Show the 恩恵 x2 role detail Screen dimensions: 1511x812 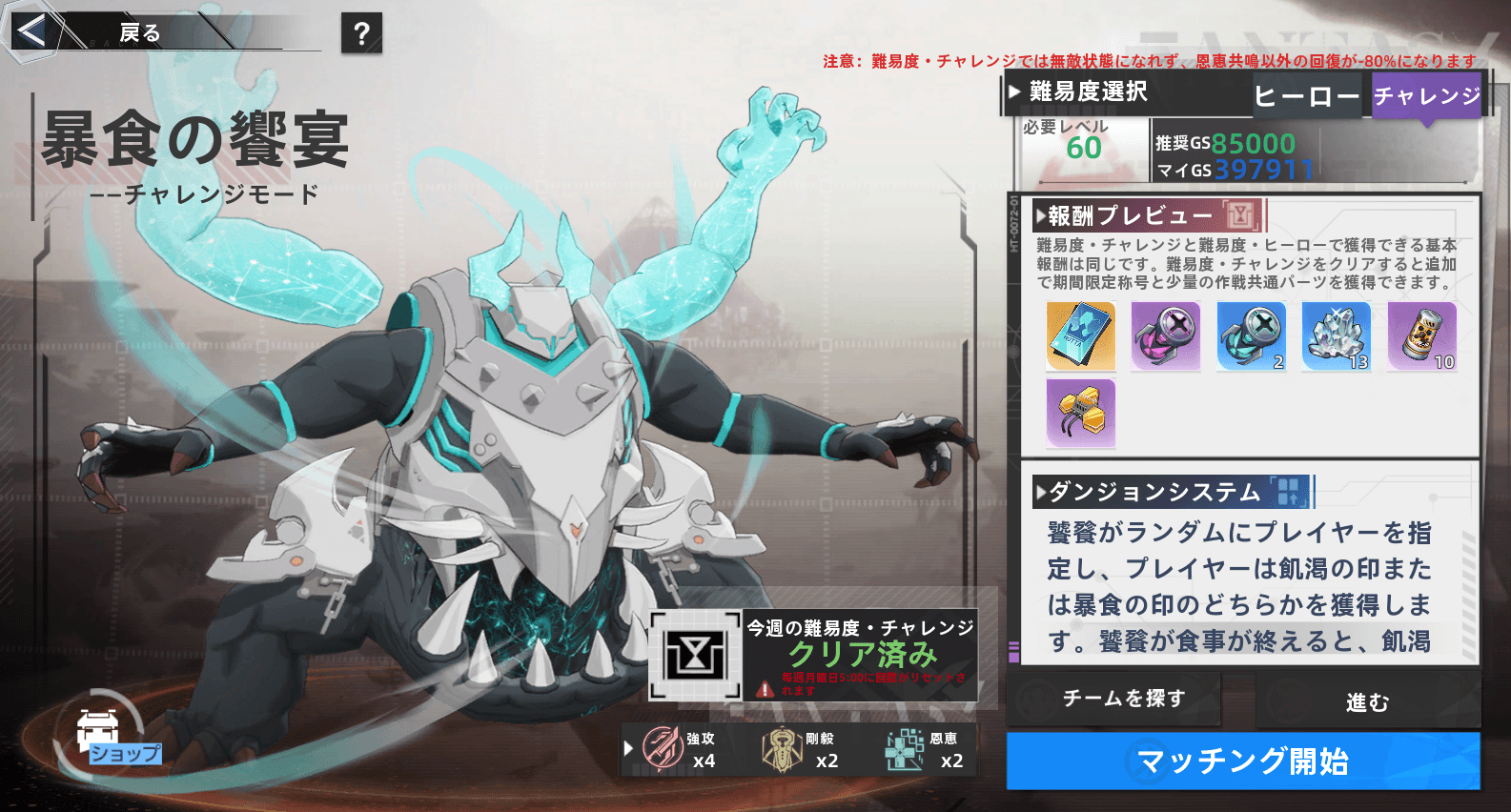(x=925, y=749)
